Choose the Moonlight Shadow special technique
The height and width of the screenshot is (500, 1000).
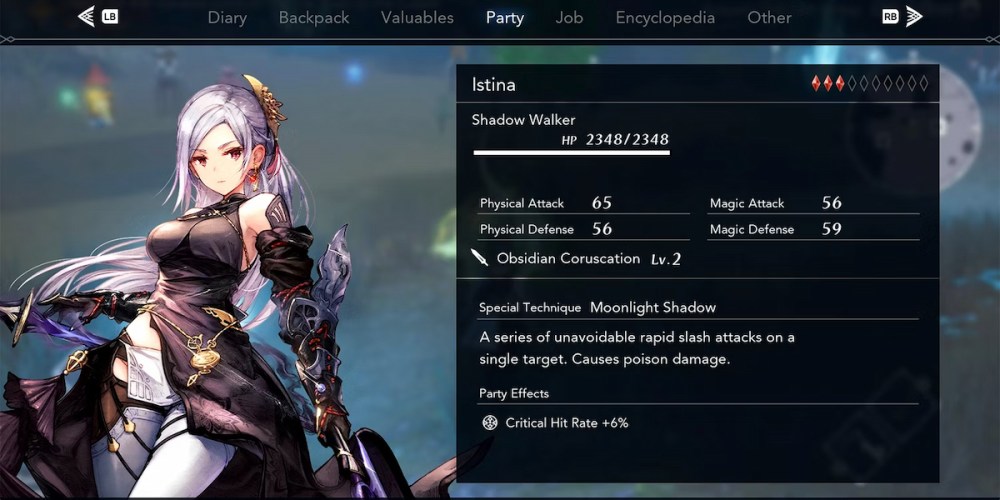tap(652, 307)
